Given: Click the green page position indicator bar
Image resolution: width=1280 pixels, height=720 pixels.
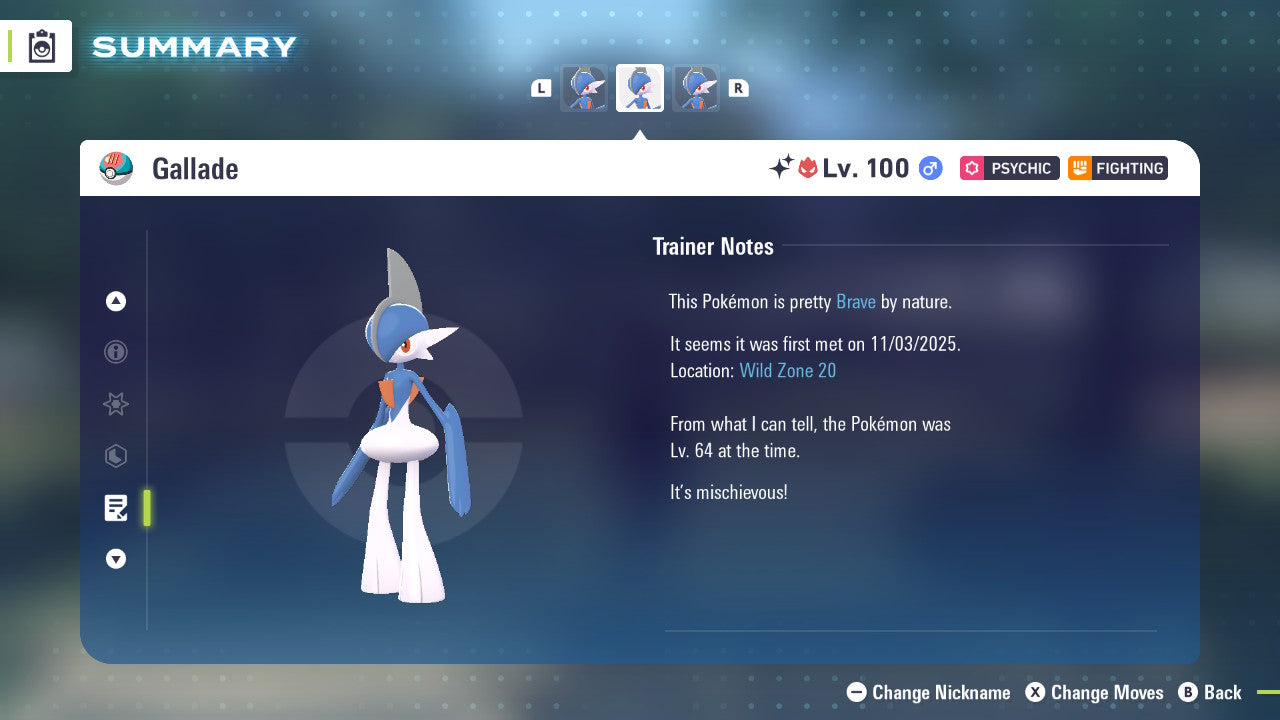Looking at the screenshot, I should pos(147,508).
